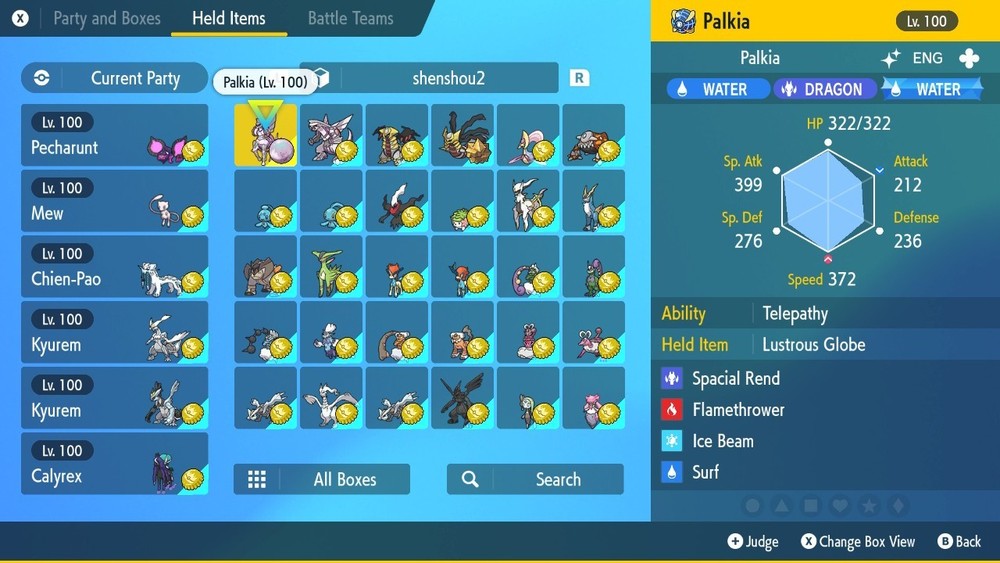Image resolution: width=1000 pixels, height=563 pixels.
Task: Click the Telepathy ability row
Action: coord(795,313)
